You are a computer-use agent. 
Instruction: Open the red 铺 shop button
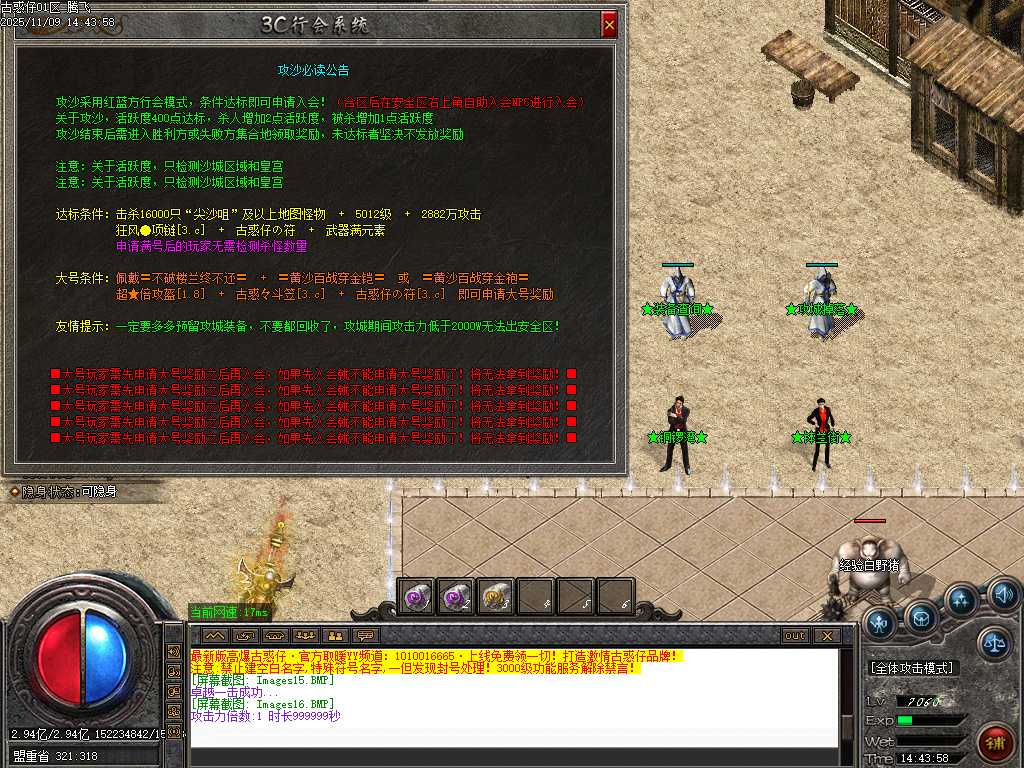pos(995,742)
